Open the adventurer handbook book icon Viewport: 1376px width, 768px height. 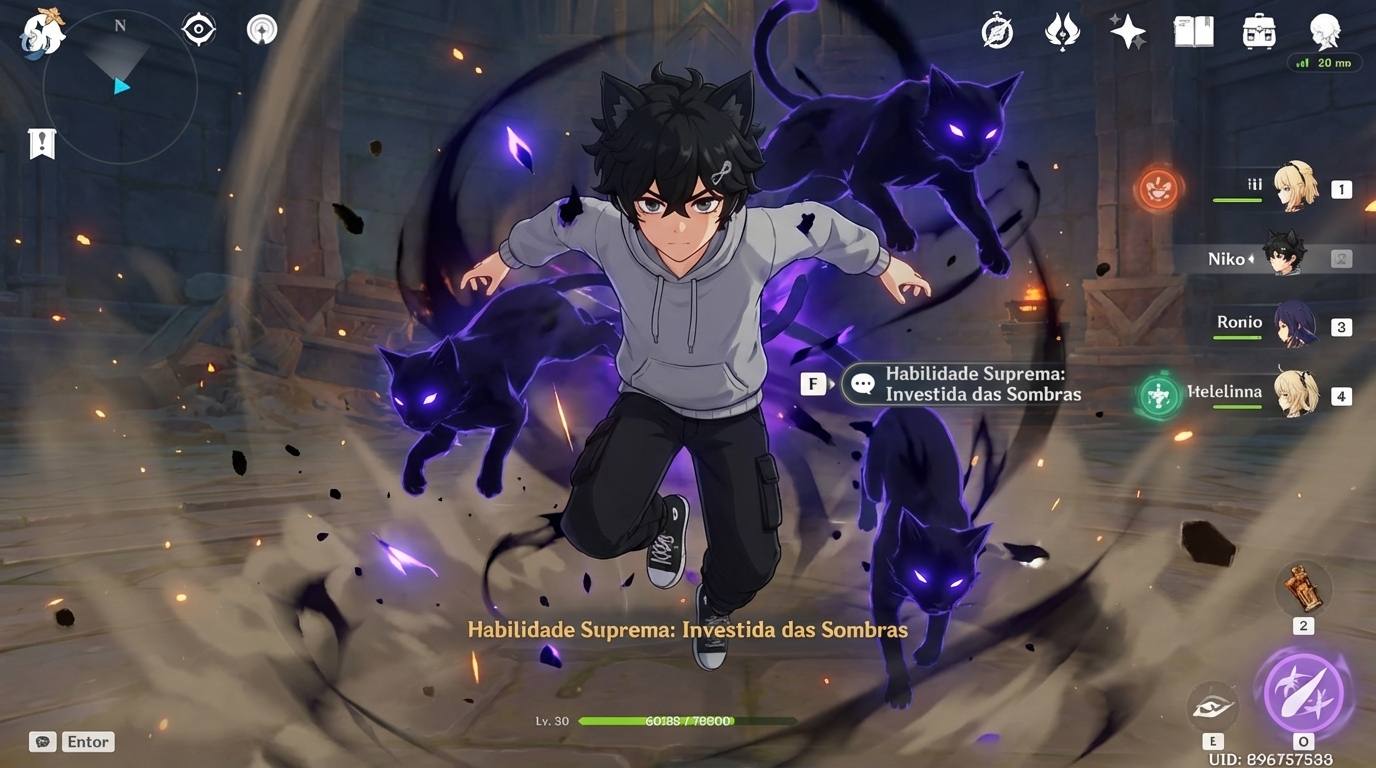(1192, 31)
